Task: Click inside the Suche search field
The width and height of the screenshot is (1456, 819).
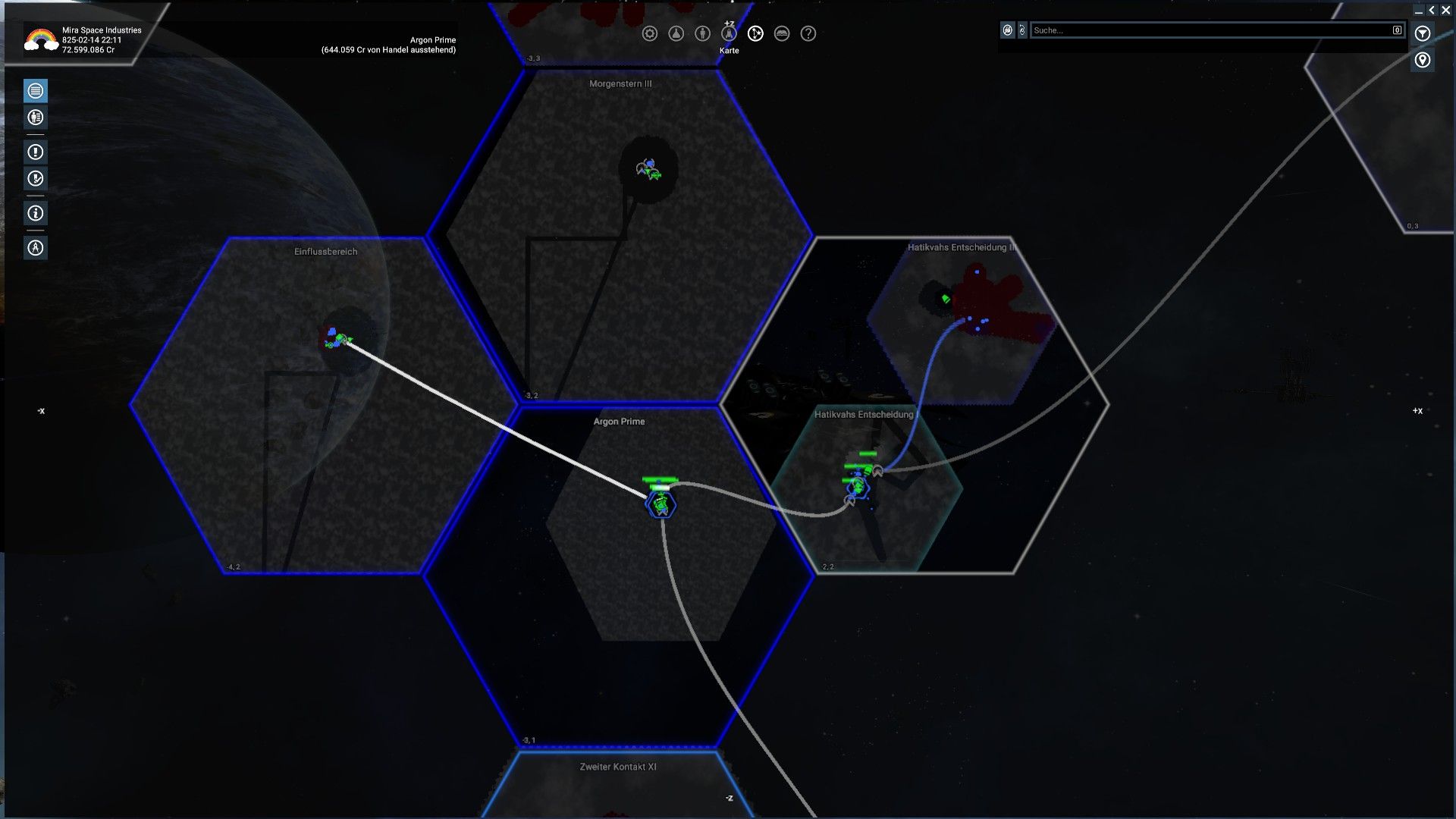Action: [x=1213, y=30]
